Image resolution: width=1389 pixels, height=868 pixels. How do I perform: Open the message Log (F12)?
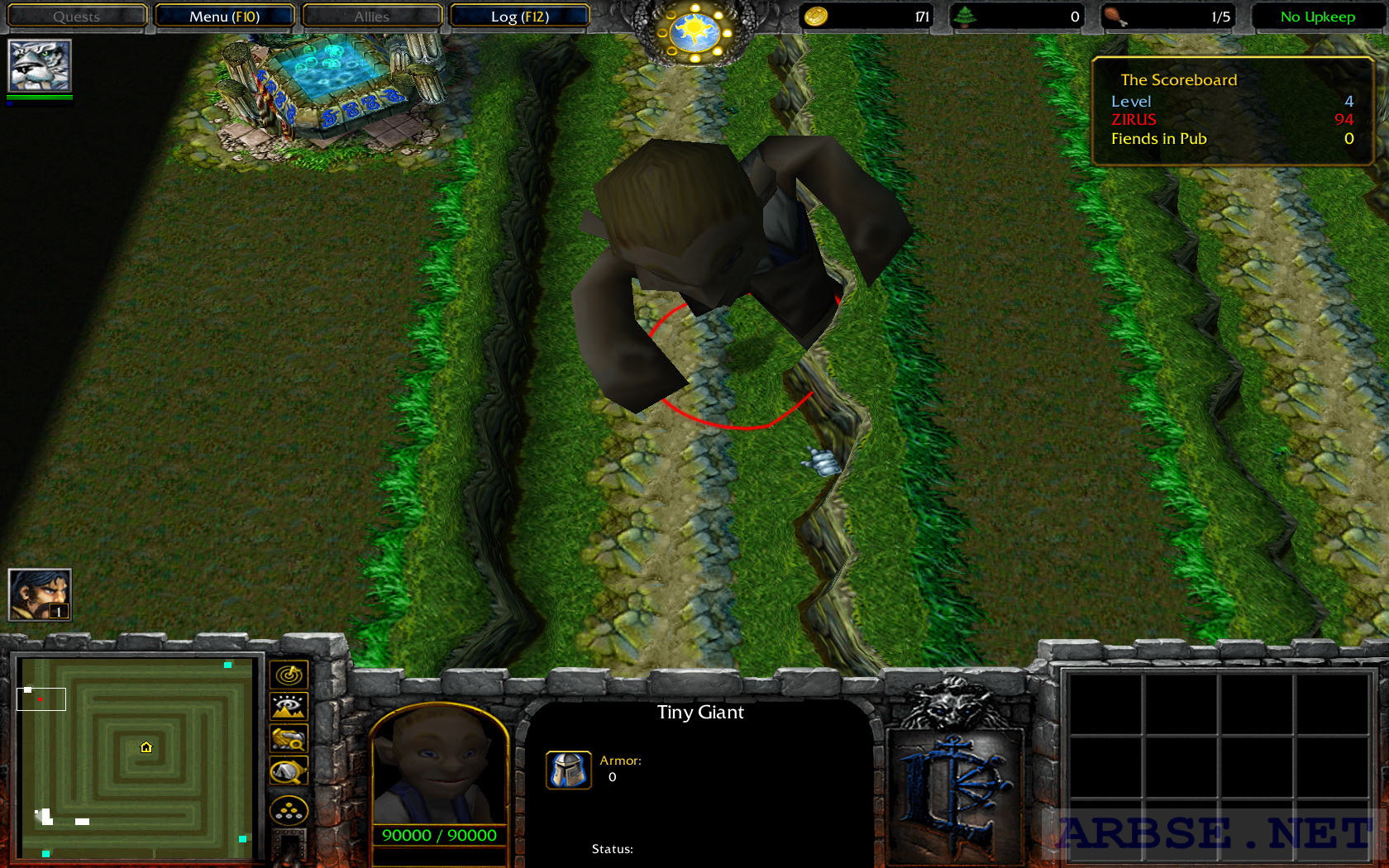519,16
